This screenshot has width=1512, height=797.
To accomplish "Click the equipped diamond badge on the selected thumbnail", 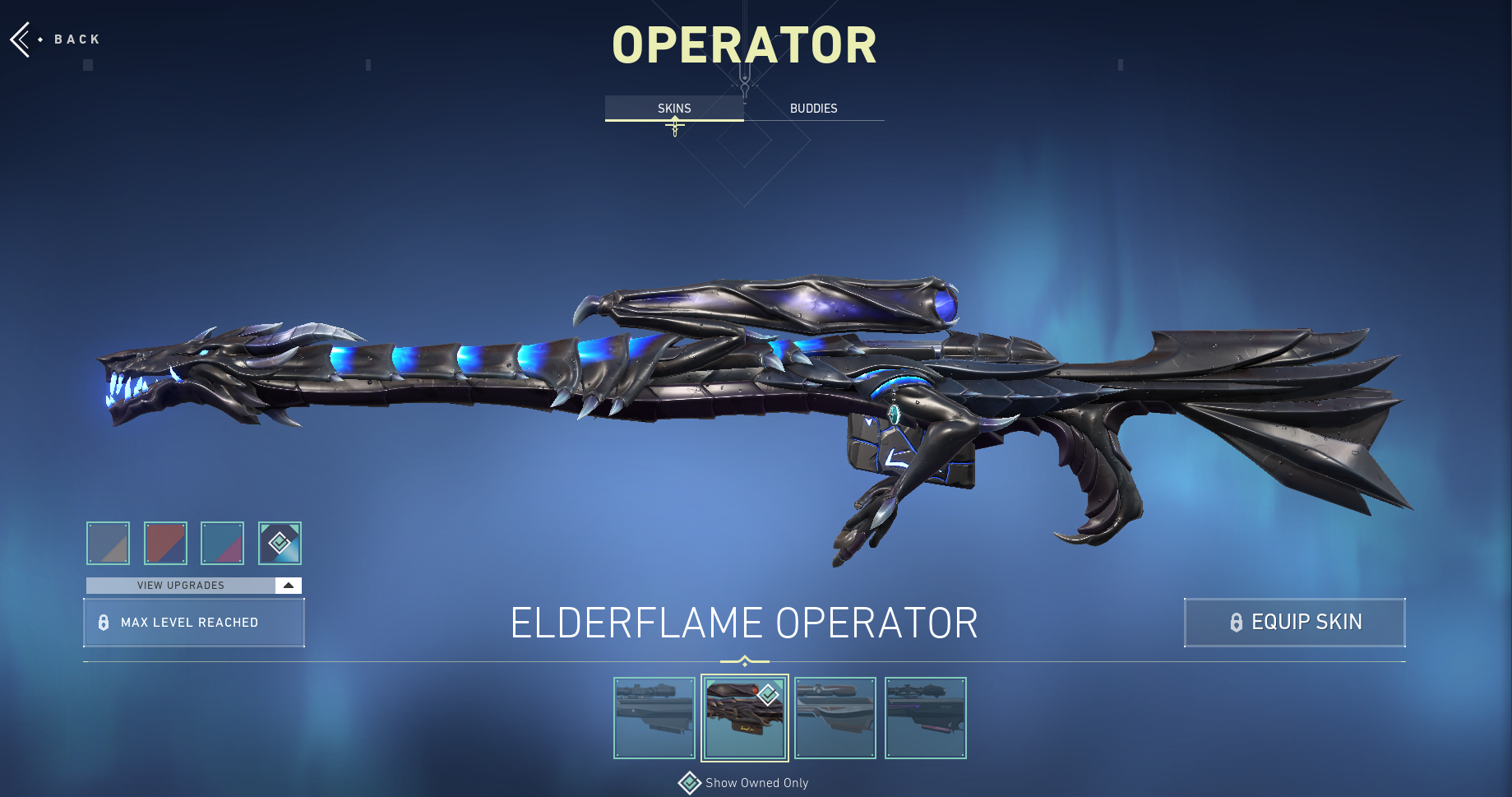I will [766, 694].
